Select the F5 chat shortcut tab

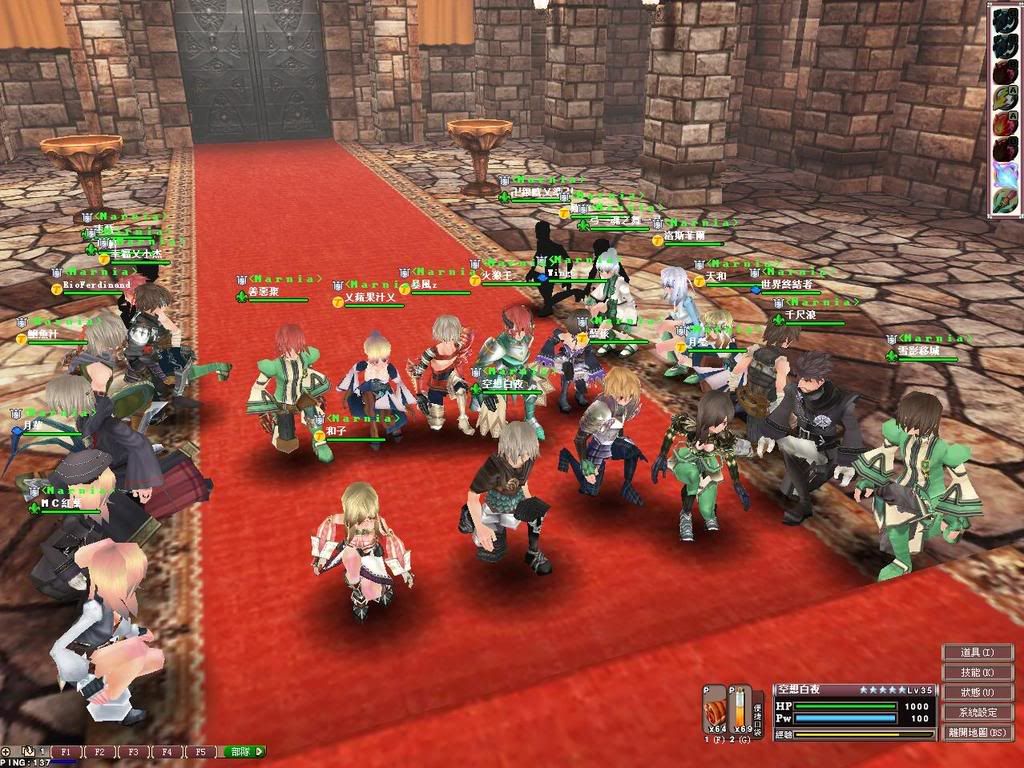tap(200, 751)
